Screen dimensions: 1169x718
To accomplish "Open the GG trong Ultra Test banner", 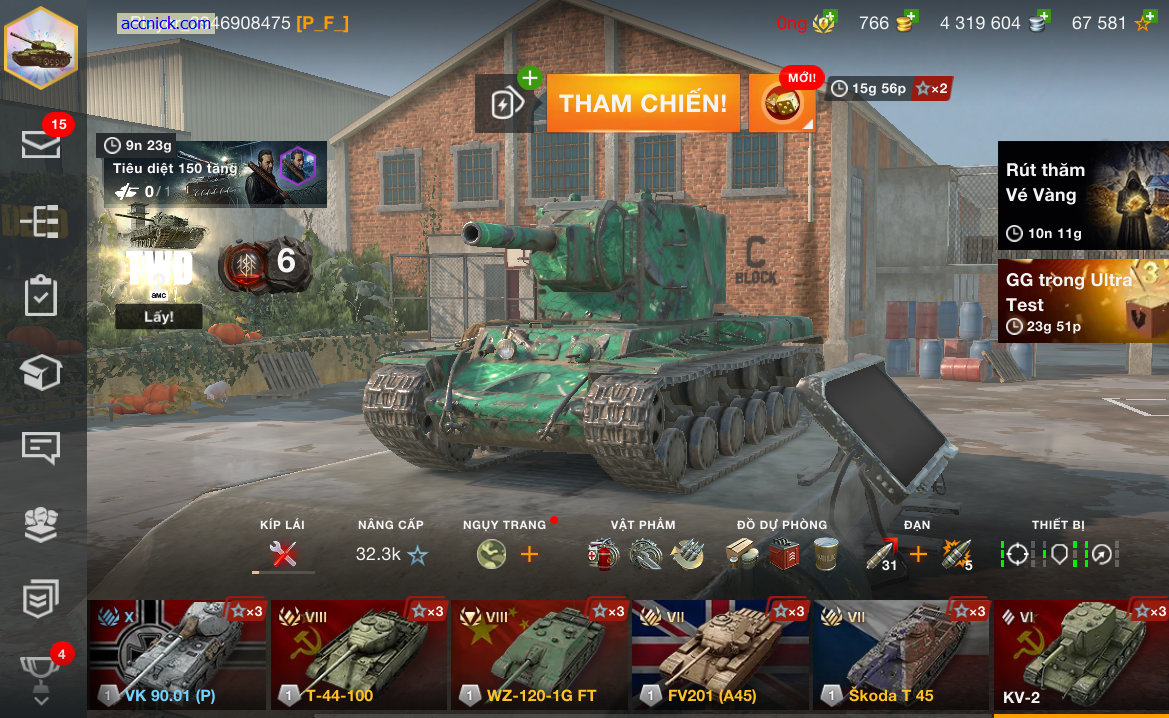I will pos(1083,301).
